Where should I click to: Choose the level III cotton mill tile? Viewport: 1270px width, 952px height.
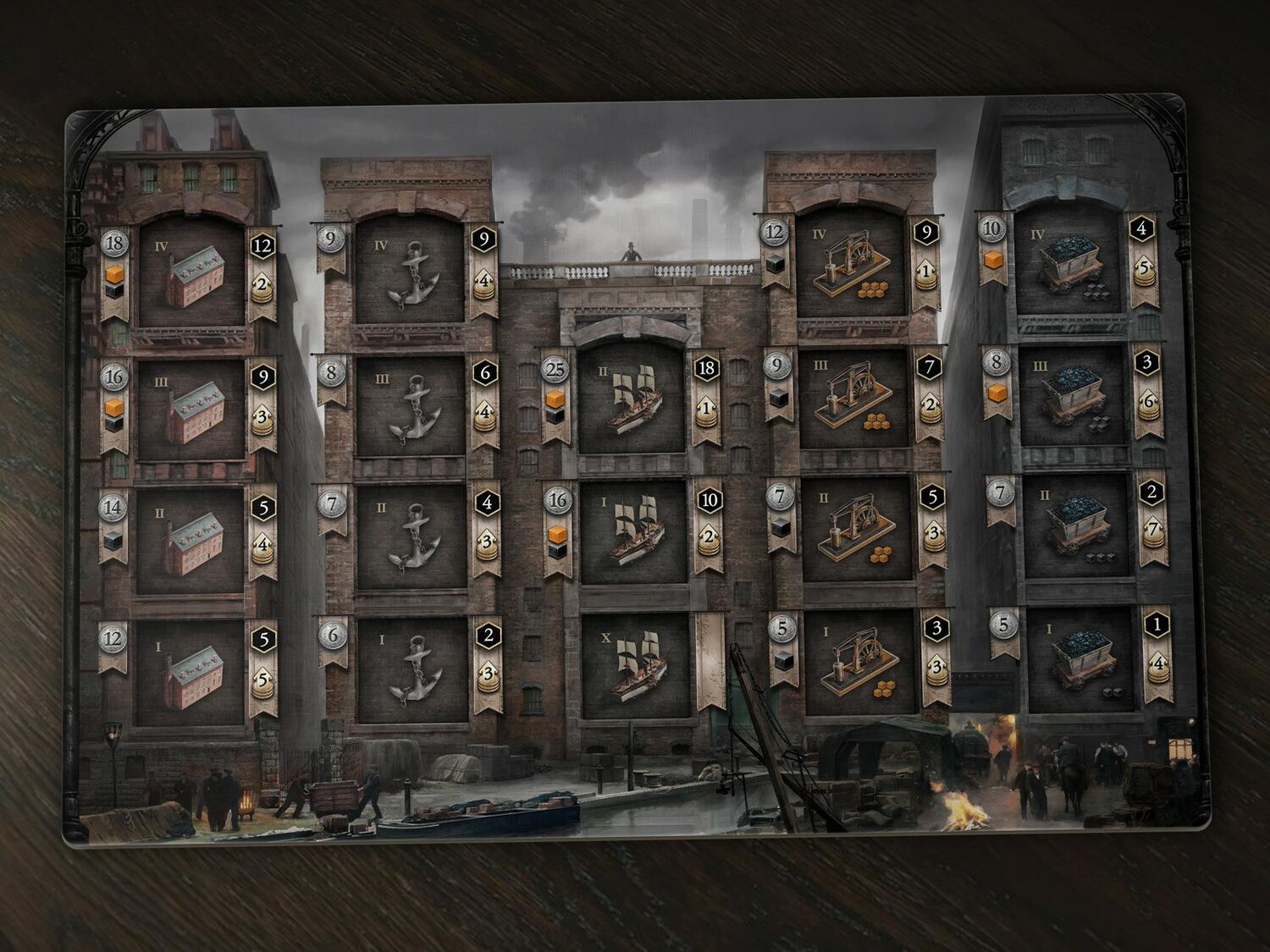[x=190, y=410]
